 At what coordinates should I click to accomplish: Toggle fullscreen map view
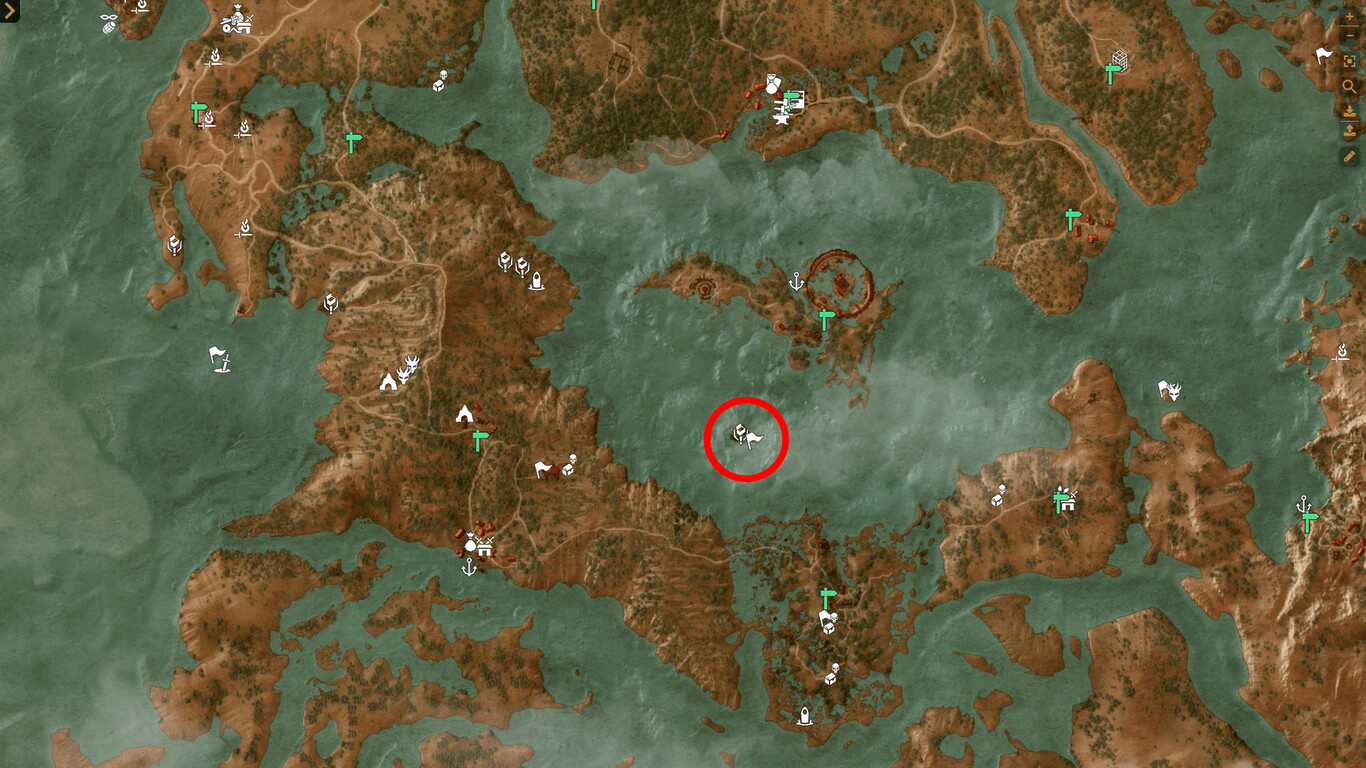click(1349, 60)
